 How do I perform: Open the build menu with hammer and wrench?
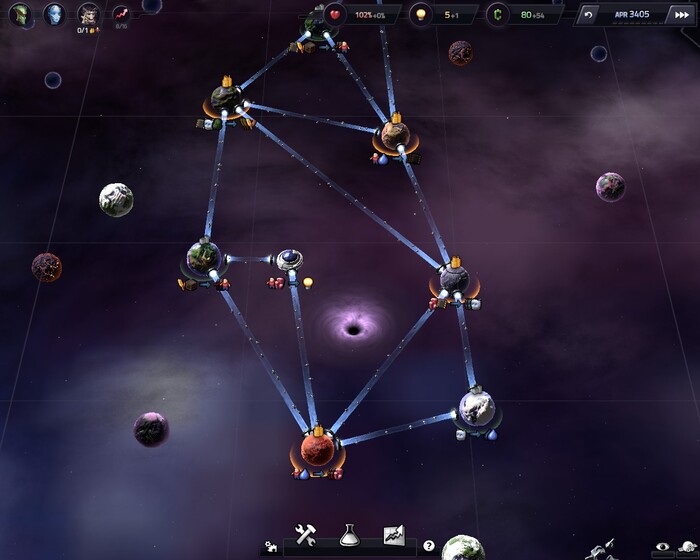click(306, 534)
